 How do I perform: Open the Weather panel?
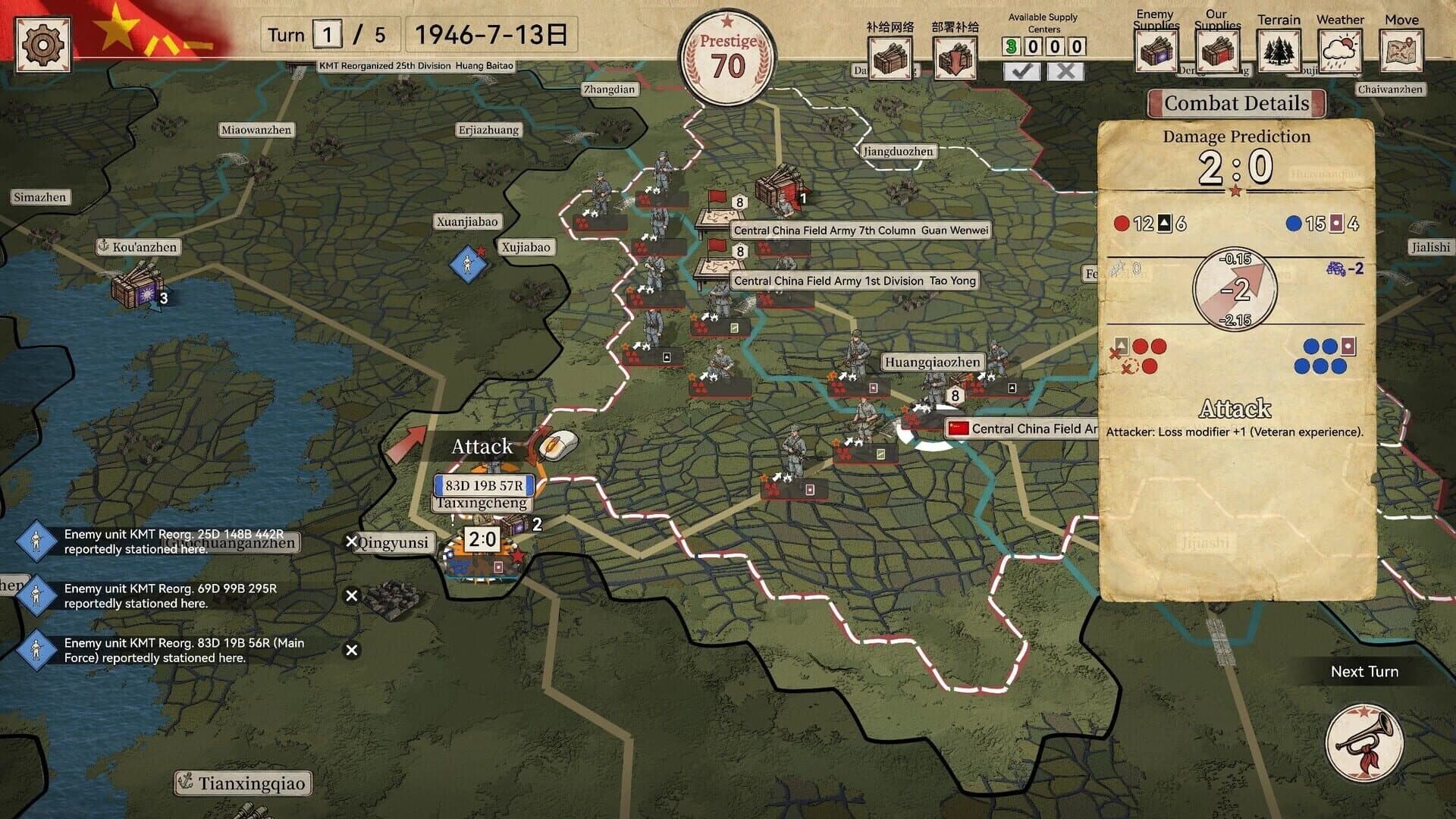pyautogui.click(x=1339, y=51)
